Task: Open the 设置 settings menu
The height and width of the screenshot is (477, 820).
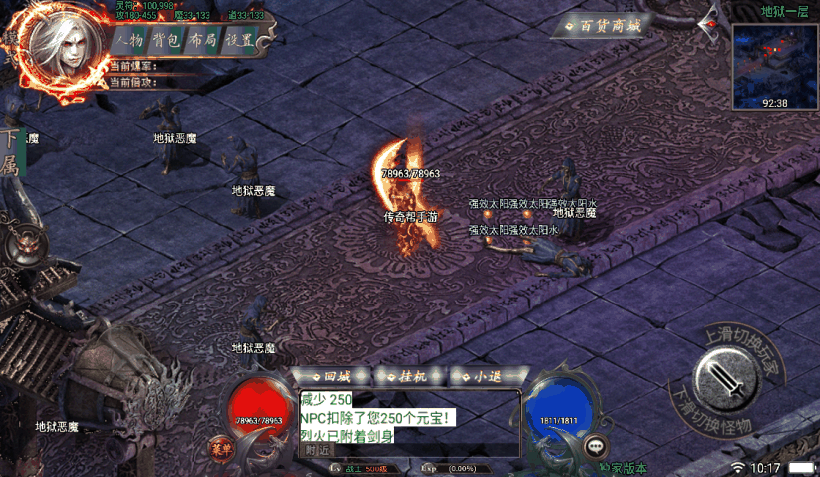Action: 238,40
